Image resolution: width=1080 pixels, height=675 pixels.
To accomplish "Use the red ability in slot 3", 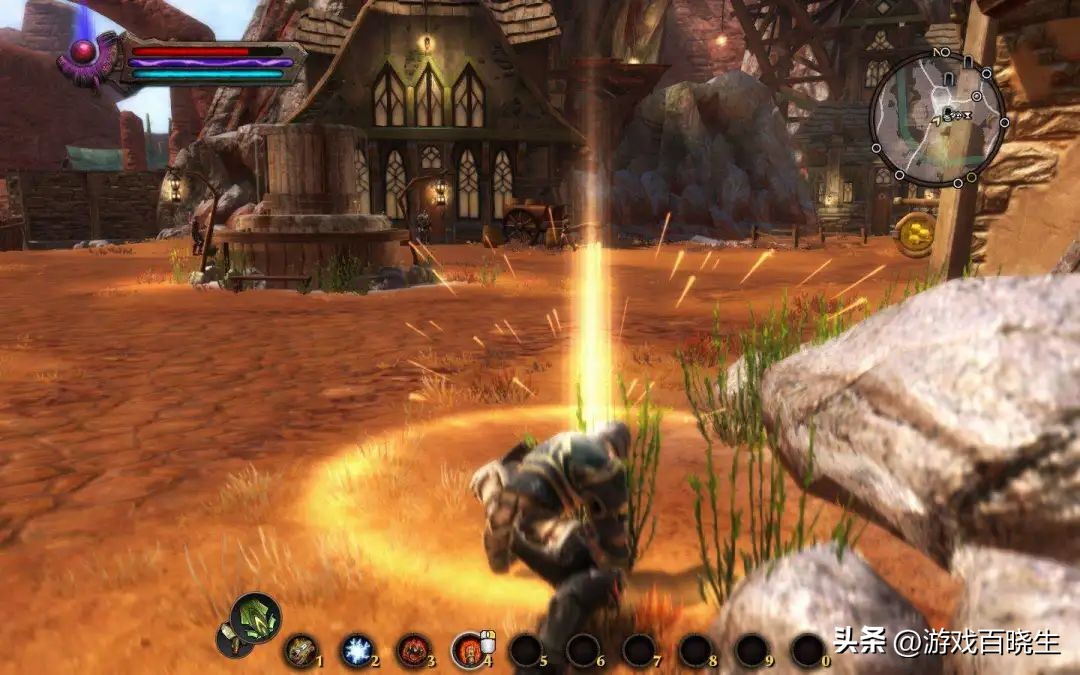I will pos(413,651).
